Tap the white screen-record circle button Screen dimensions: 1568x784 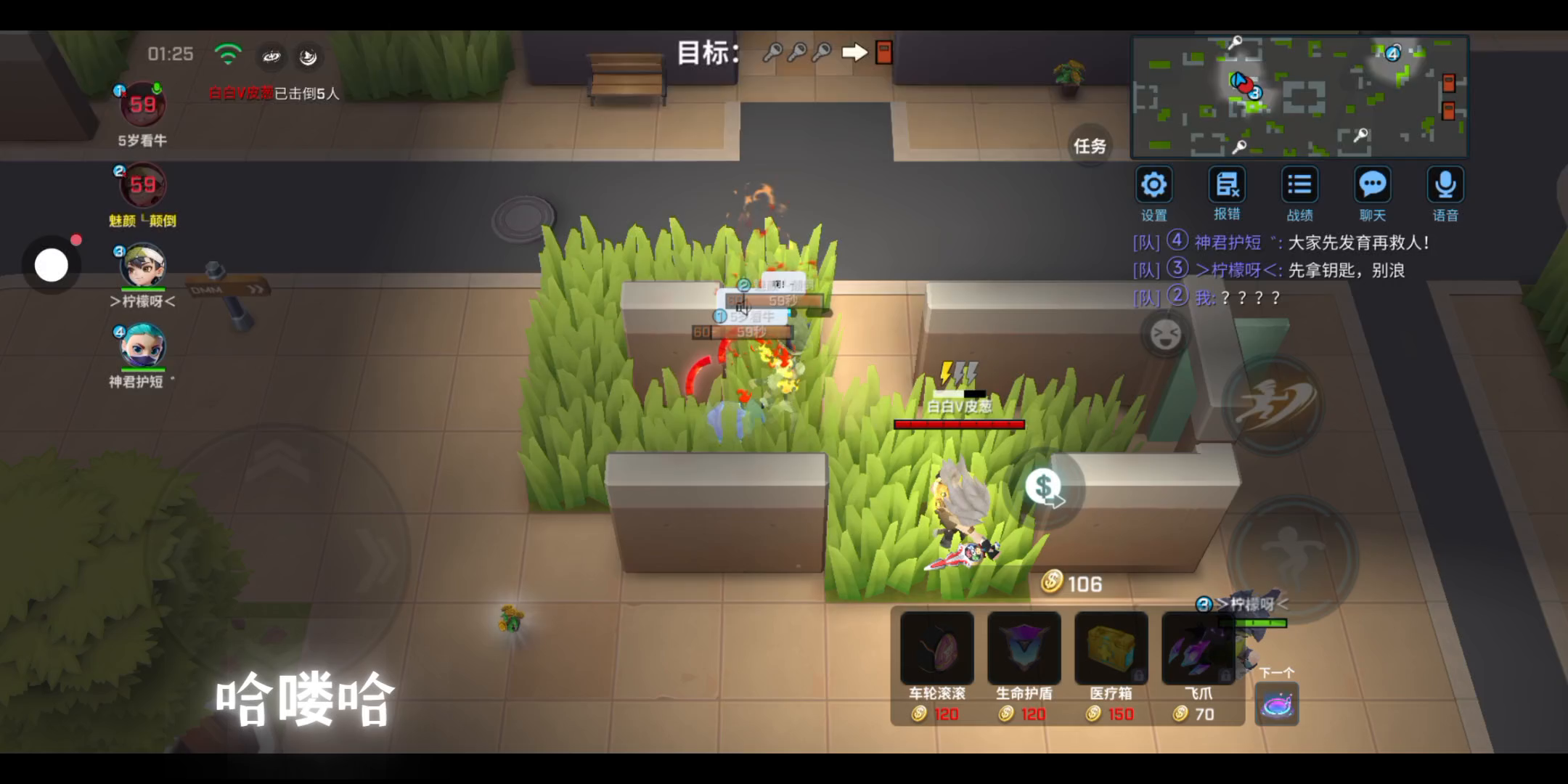click(52, 266)
